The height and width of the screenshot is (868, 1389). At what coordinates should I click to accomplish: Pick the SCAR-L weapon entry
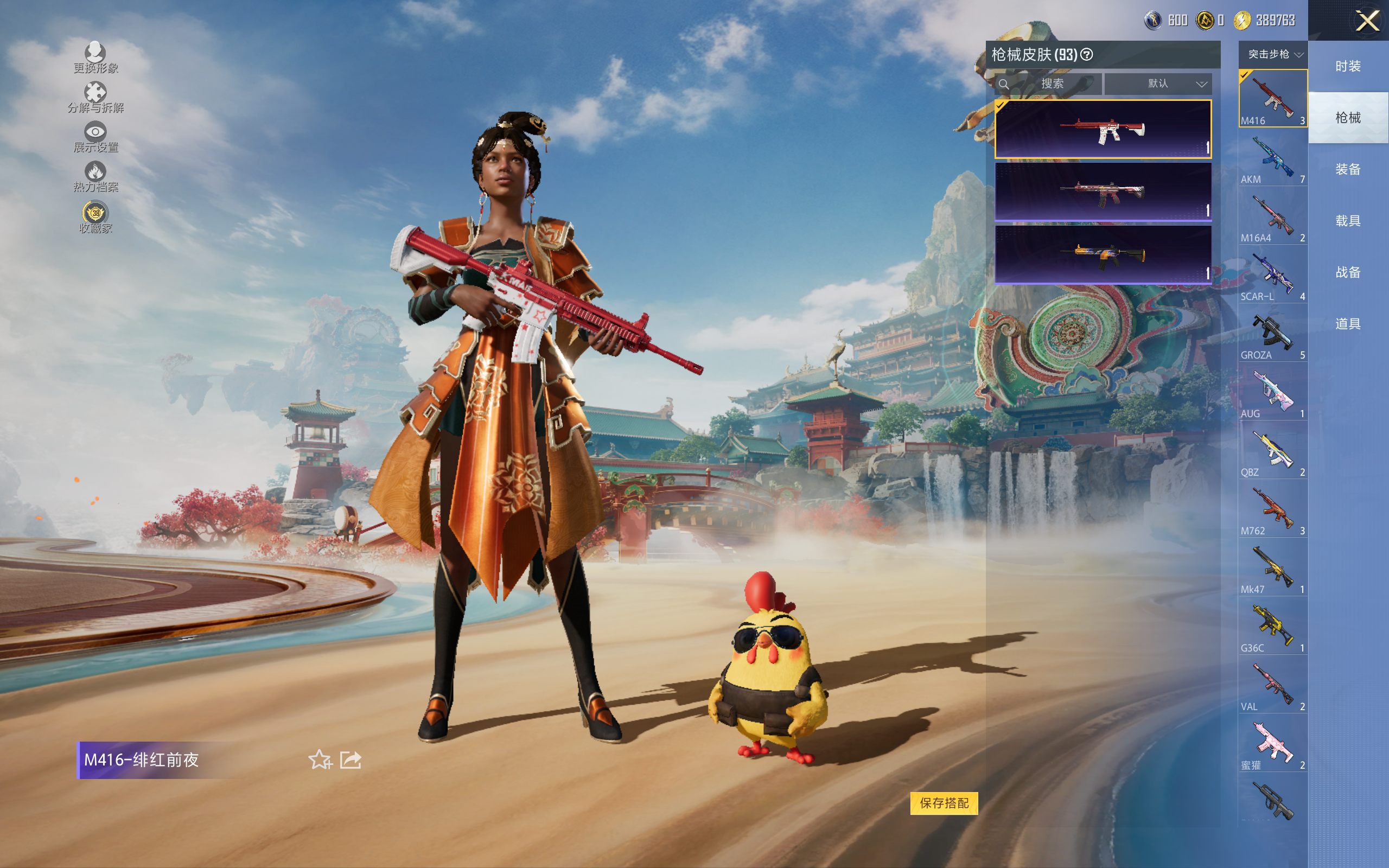1272,276
